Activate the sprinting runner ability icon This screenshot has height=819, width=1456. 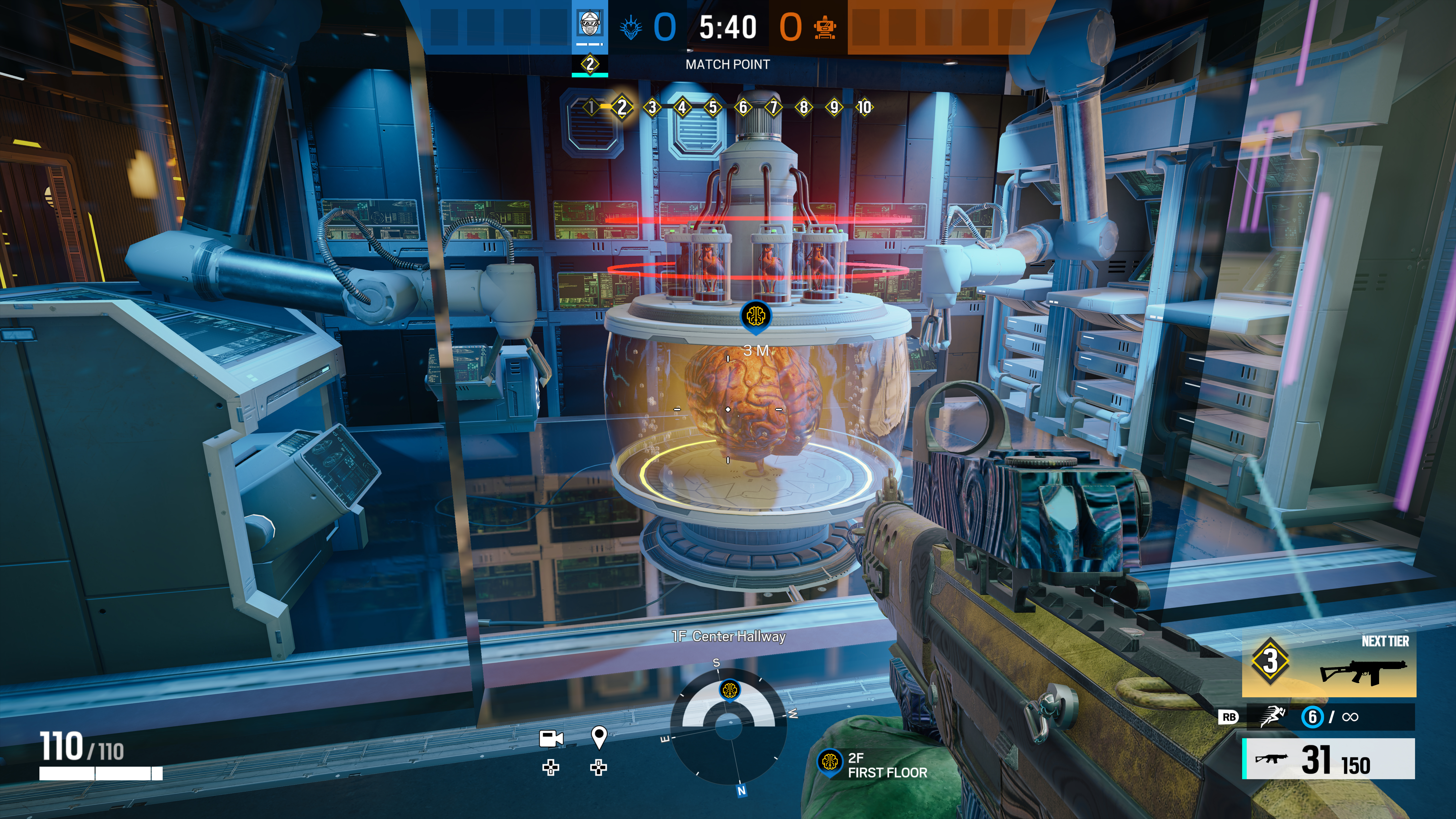(x=1272, y=717)
